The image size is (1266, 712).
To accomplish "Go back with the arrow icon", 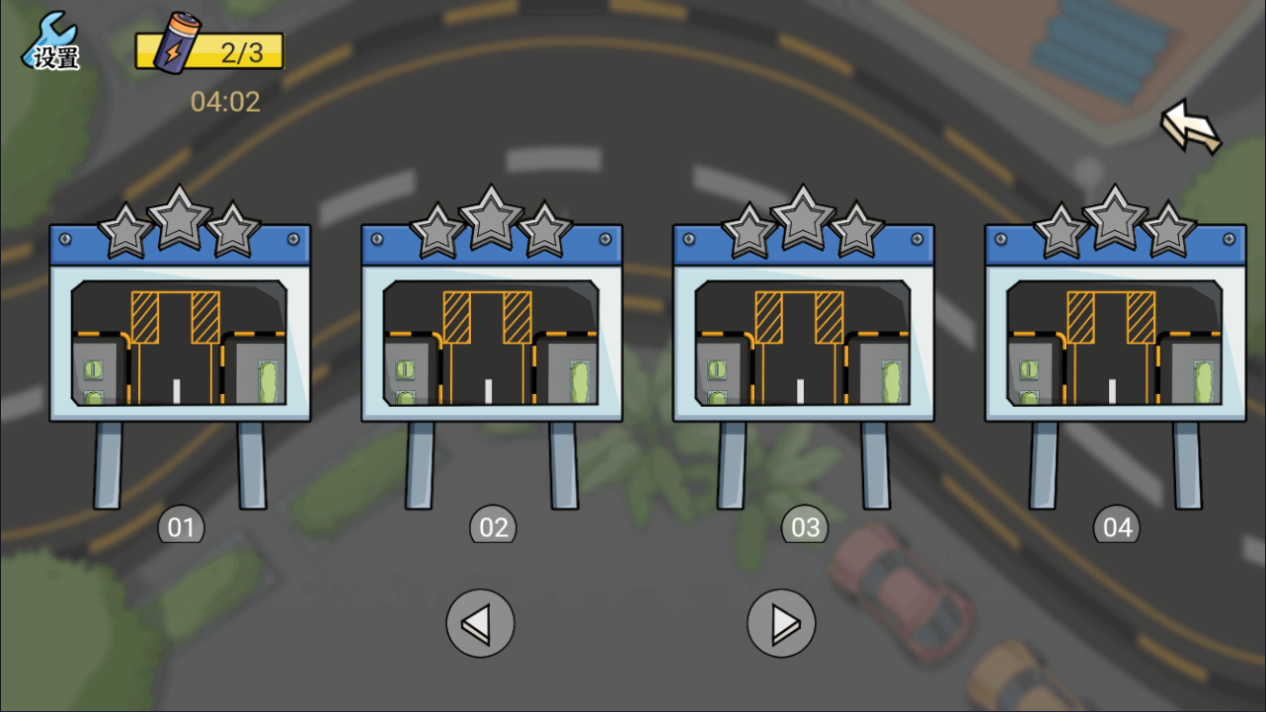I will pyautogui.click(x=1190, y=127).
